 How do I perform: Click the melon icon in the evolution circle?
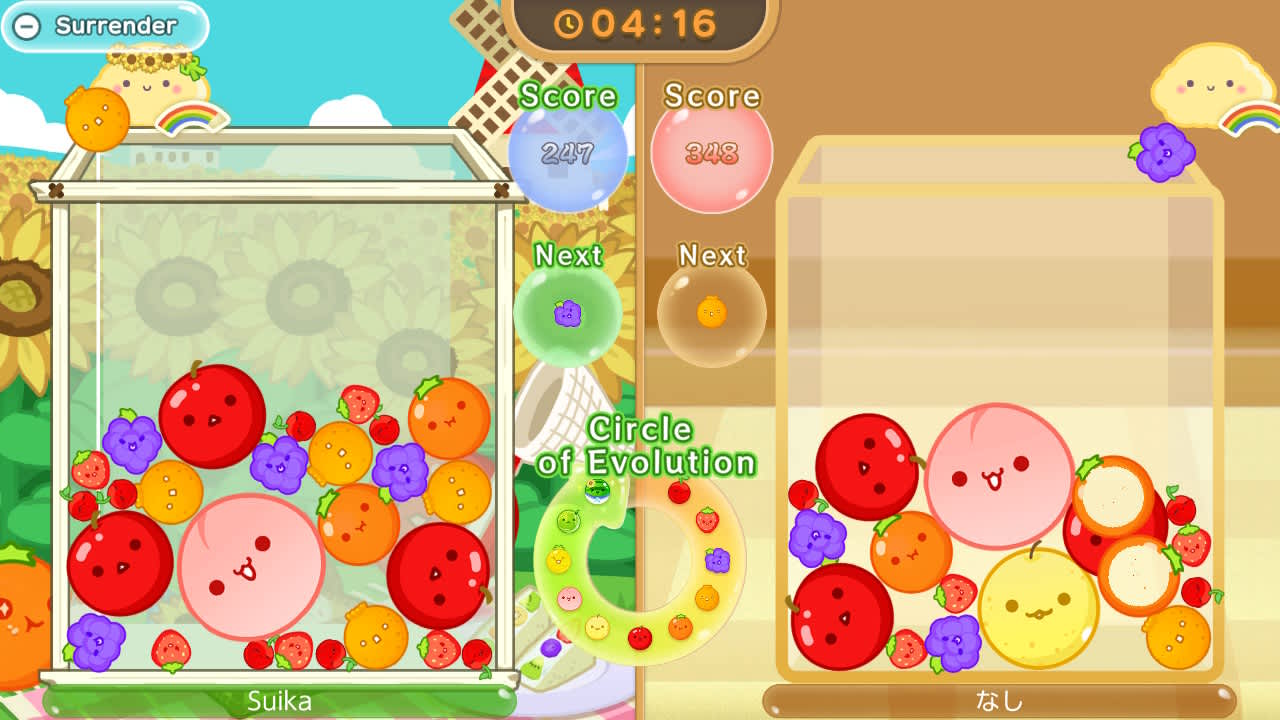click(x=570, y=520)
